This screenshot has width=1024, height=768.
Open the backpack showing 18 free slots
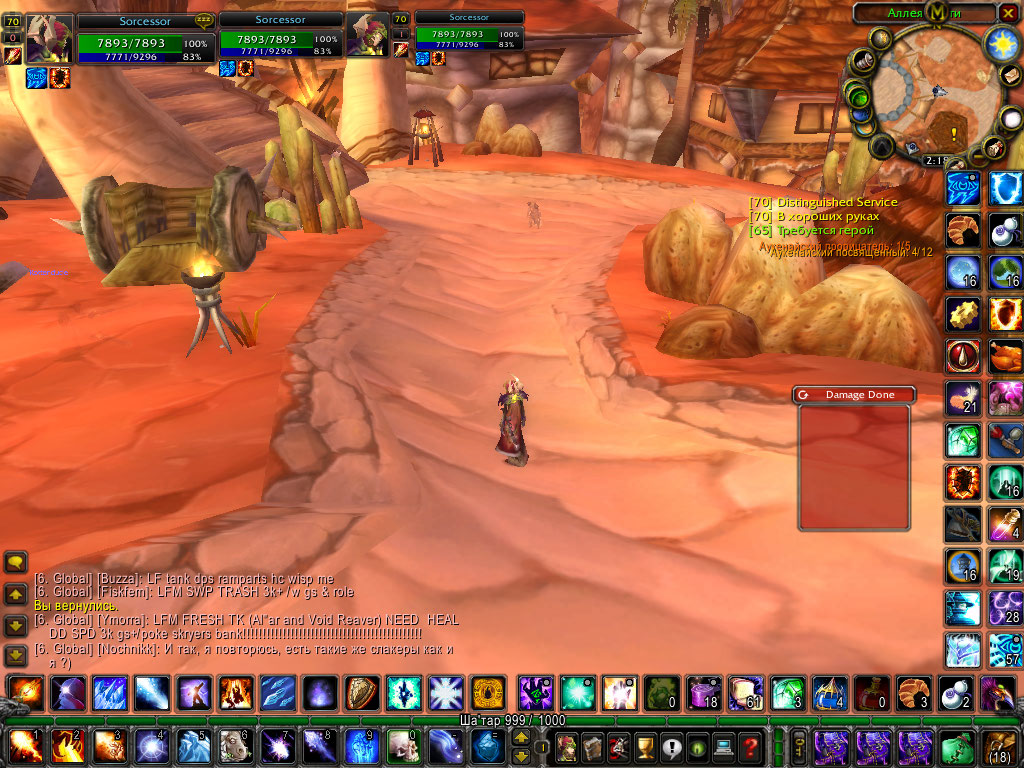tap(999, 746)
